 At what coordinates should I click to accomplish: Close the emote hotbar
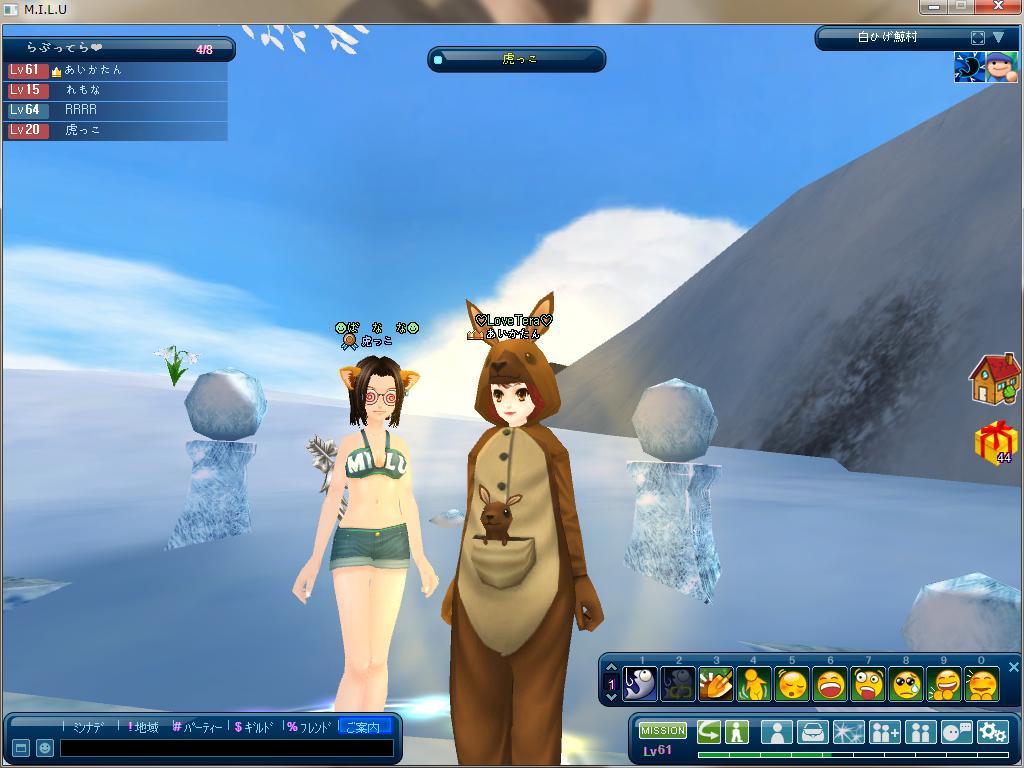1013,667
